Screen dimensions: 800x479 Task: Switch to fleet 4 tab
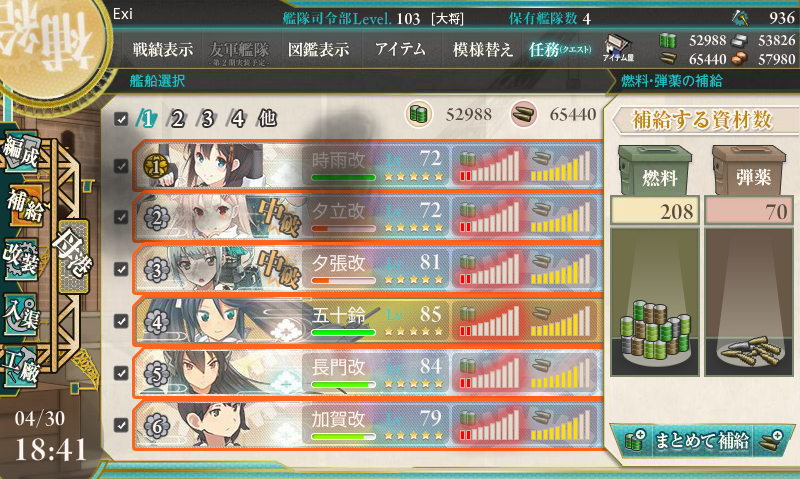pyautogui.click(x=238, y=118)
